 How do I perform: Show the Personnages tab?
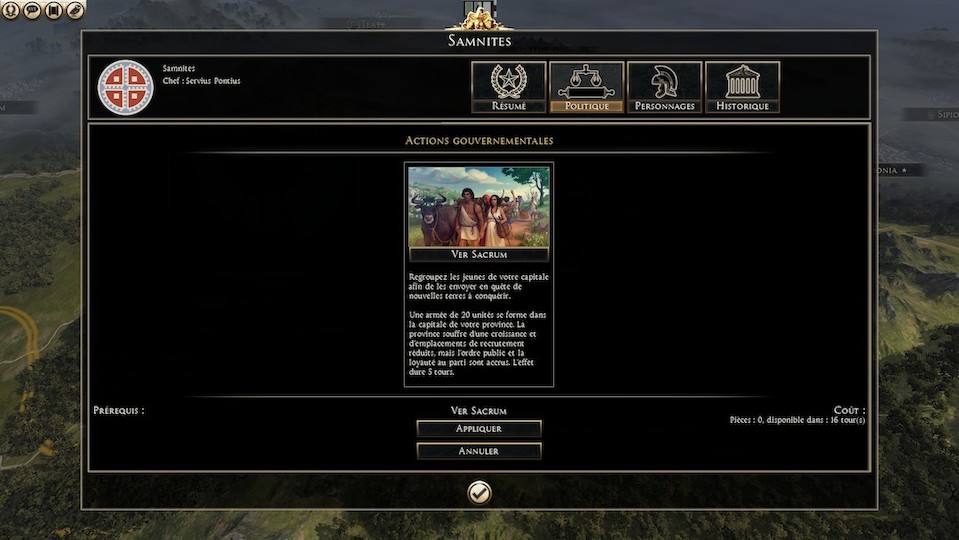pos(664,87)
